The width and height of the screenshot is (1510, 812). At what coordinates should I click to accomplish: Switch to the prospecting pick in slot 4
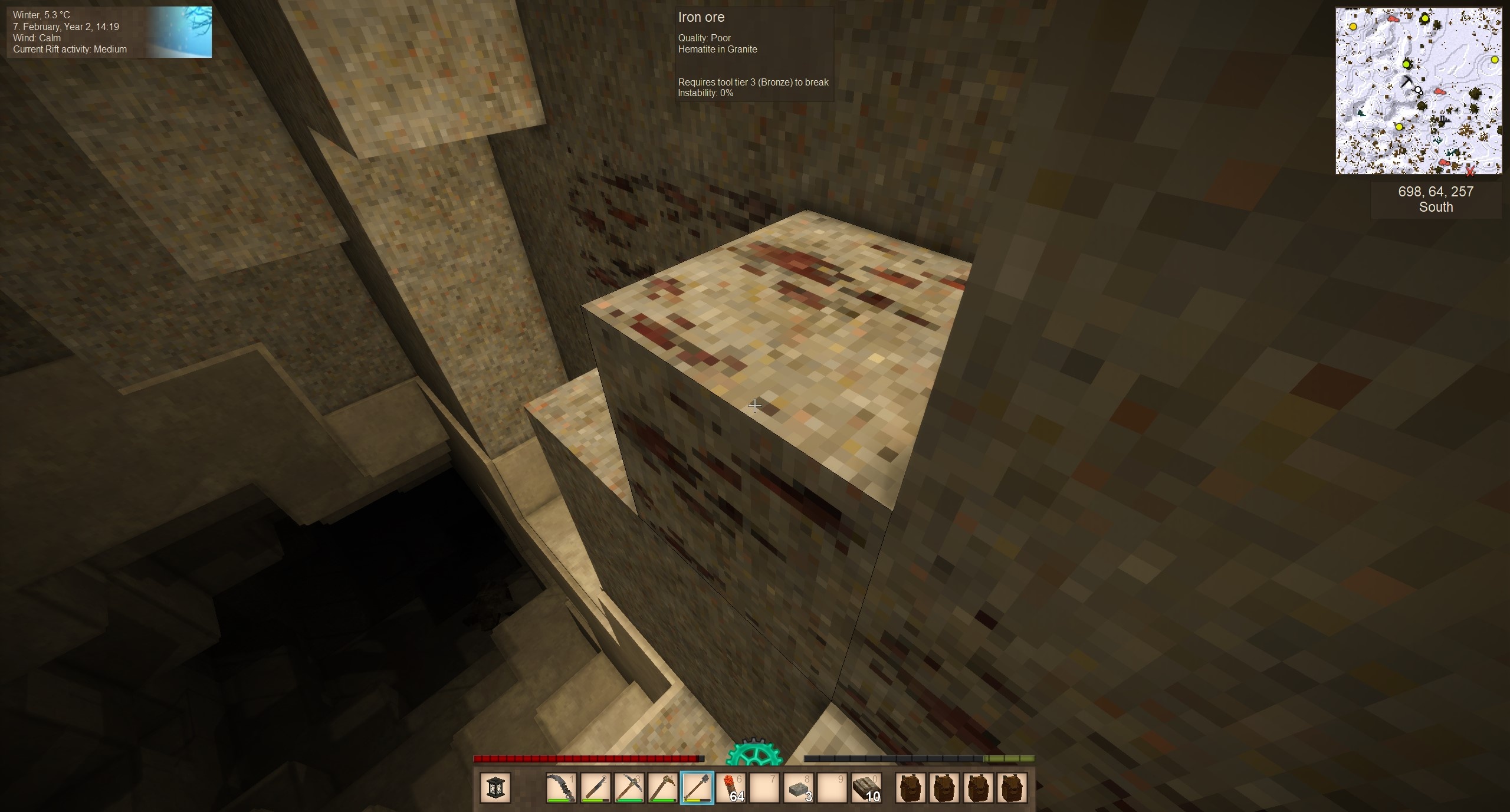[x=663, y=788]
